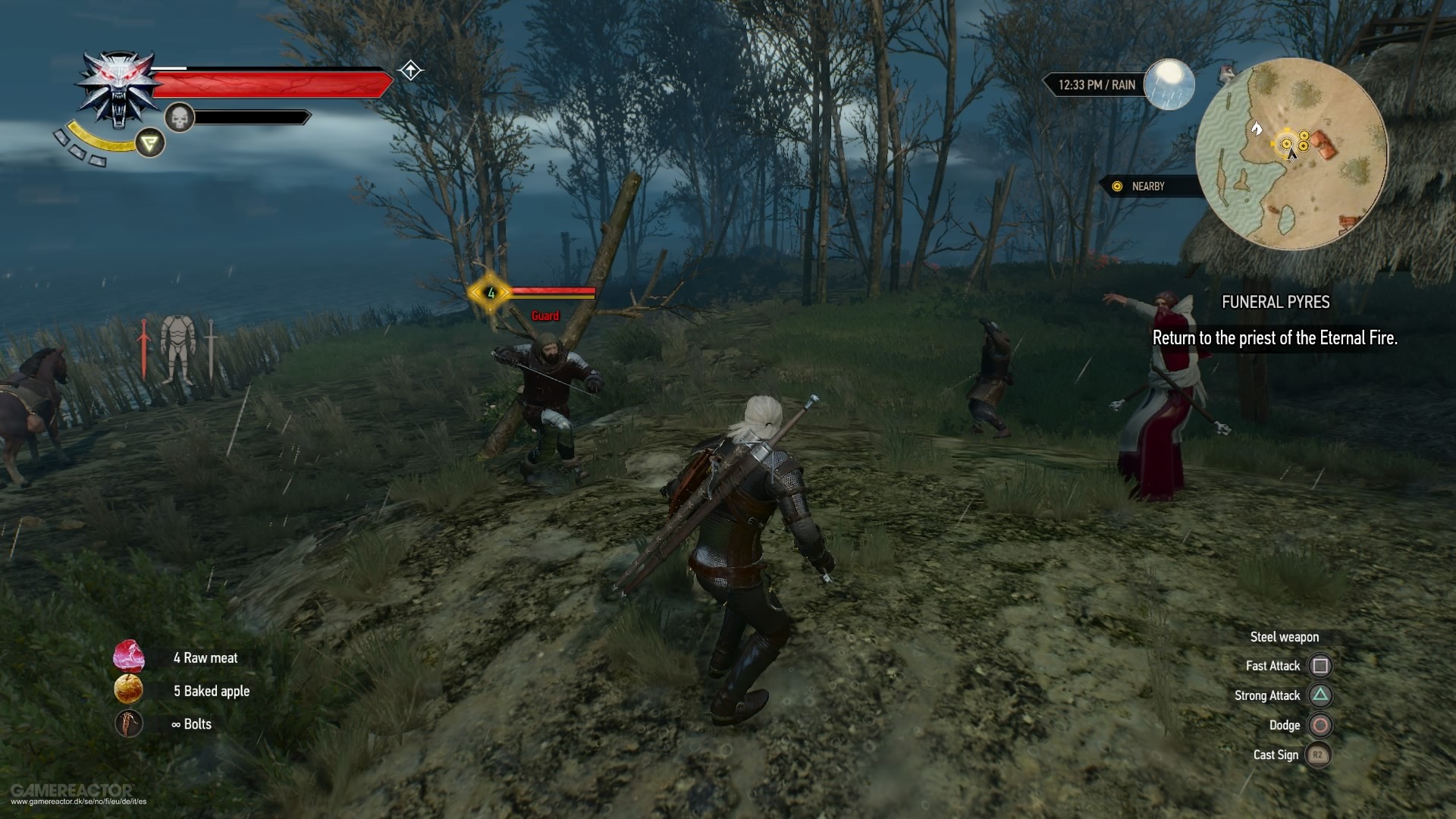Click the Fast Attack square button prompt

point(1321,665)
